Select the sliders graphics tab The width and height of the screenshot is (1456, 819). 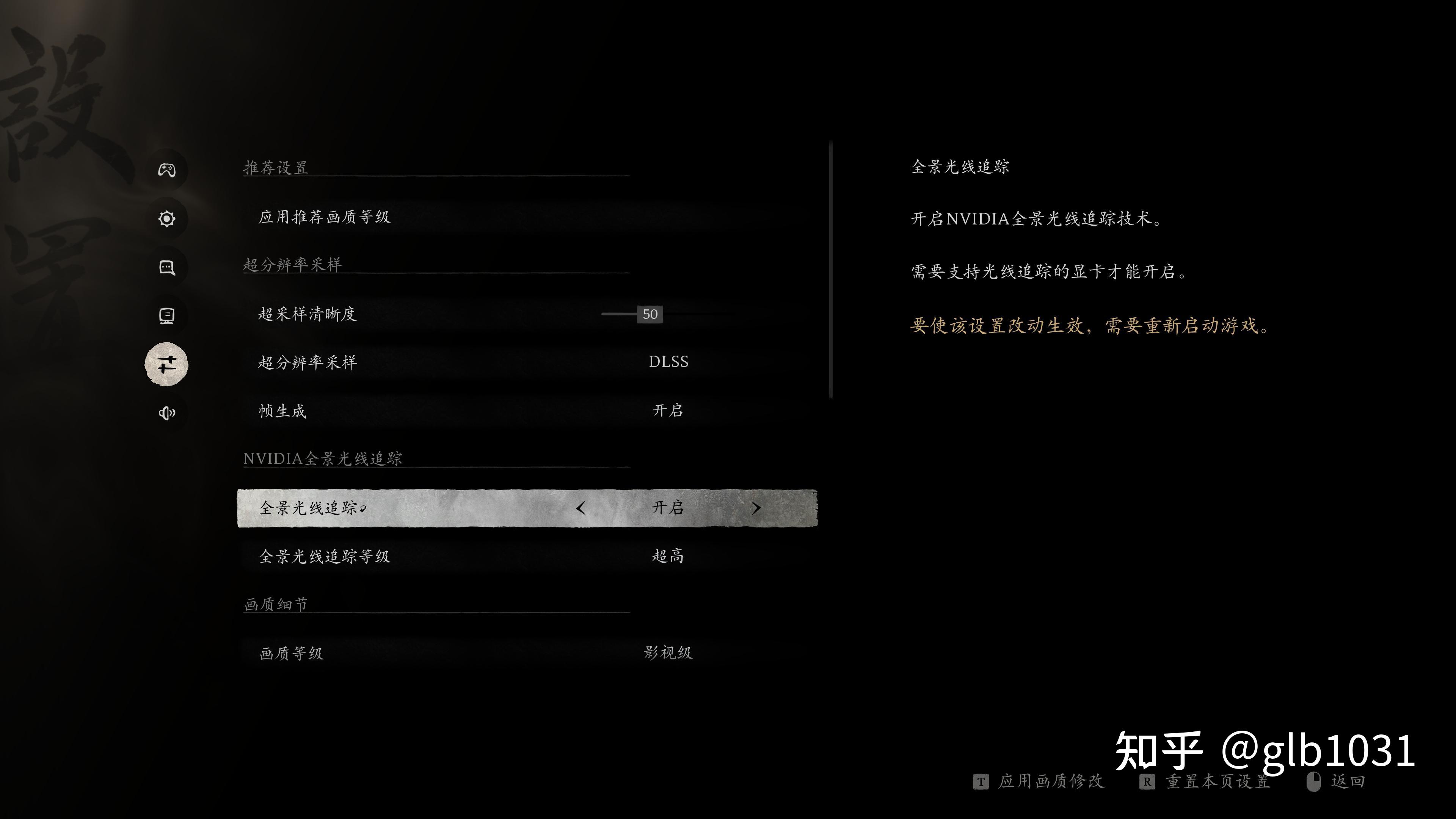click(167, 364)
